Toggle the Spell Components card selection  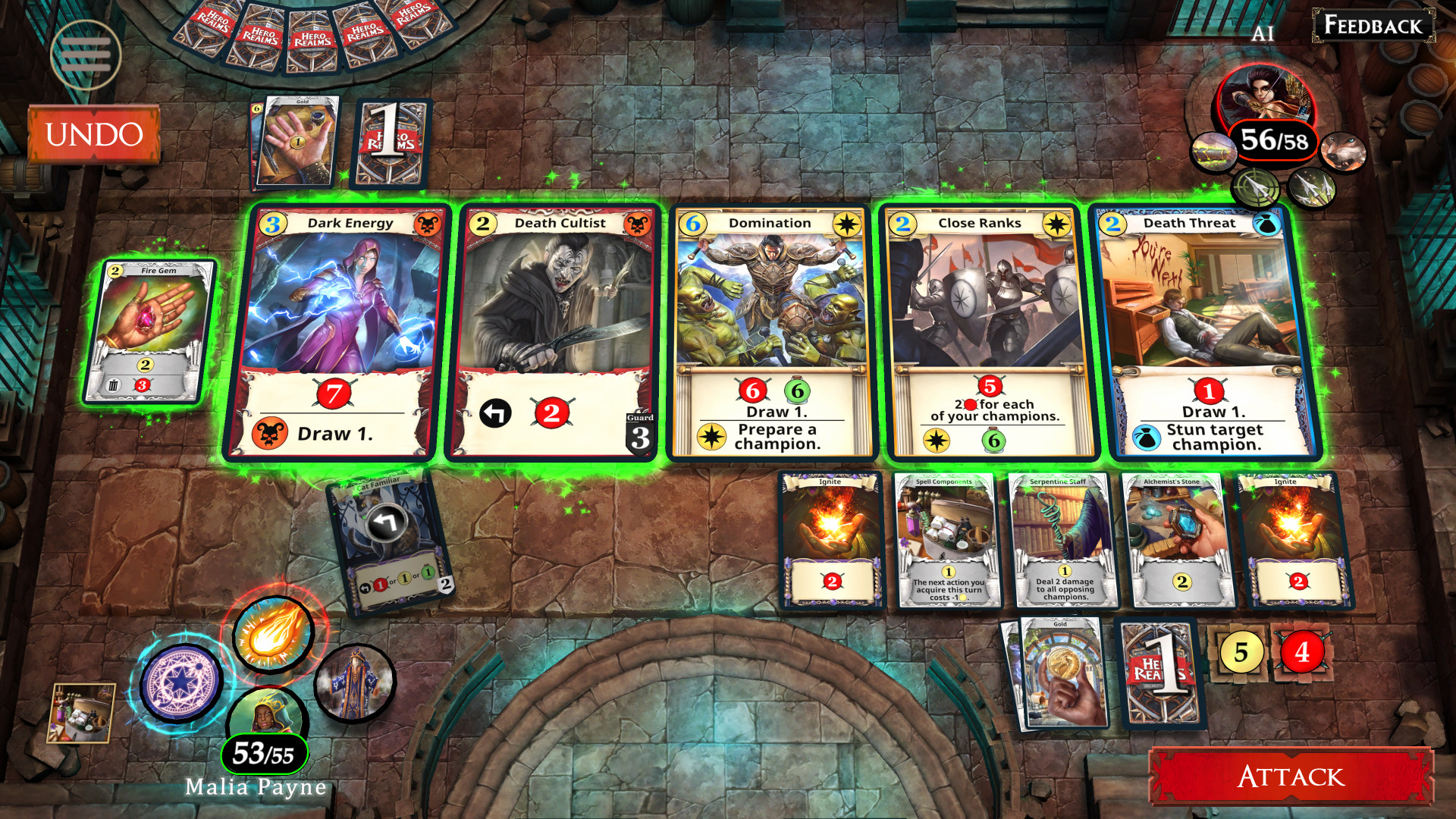point(946,540)
